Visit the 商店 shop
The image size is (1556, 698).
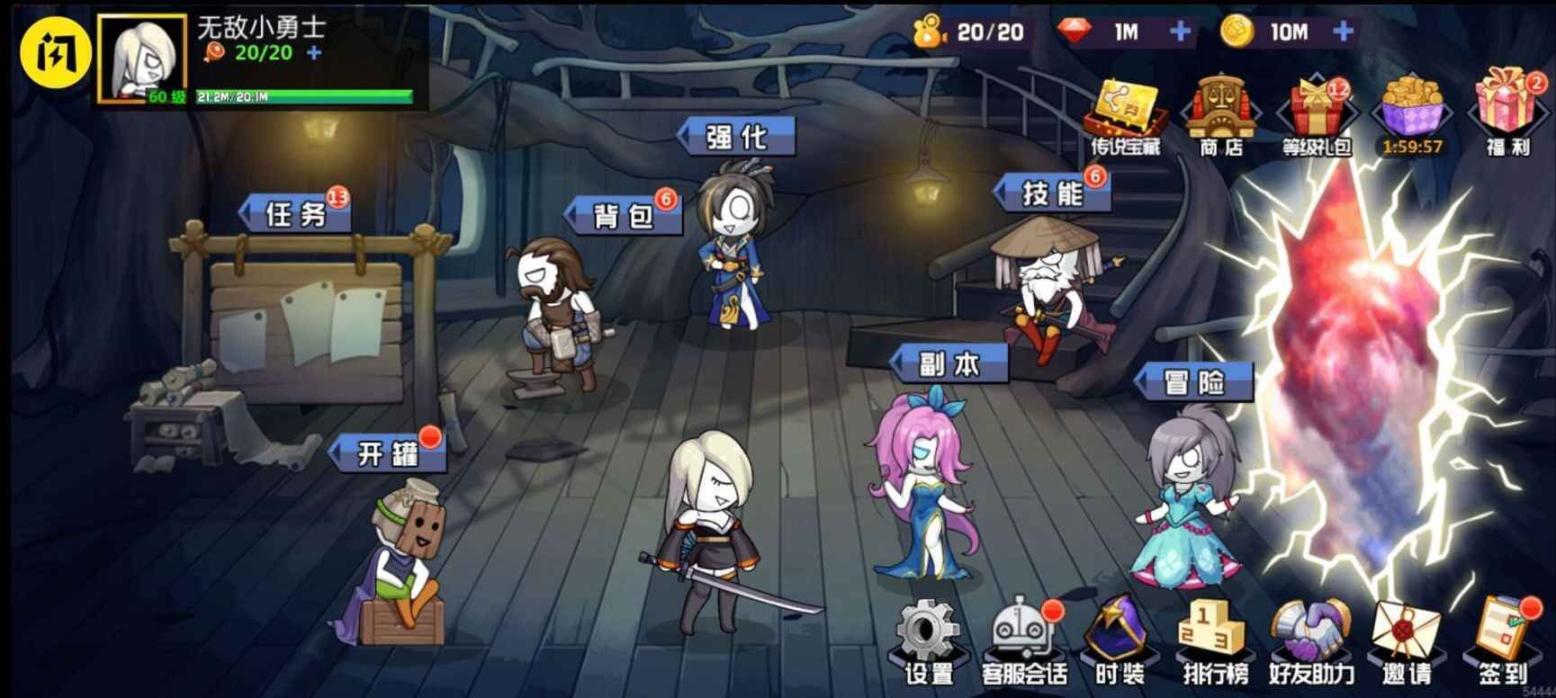tap(1220, 113)
